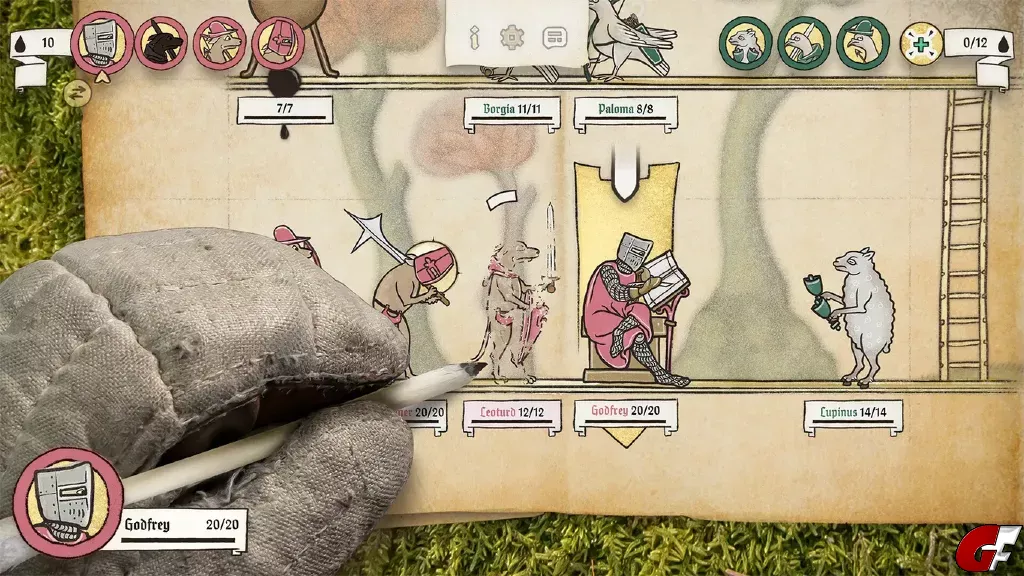Viewport: 1024px width, 576px height.
Task: Select the Paloma 8/8 name banner
Action: click(x=625, y=111)
